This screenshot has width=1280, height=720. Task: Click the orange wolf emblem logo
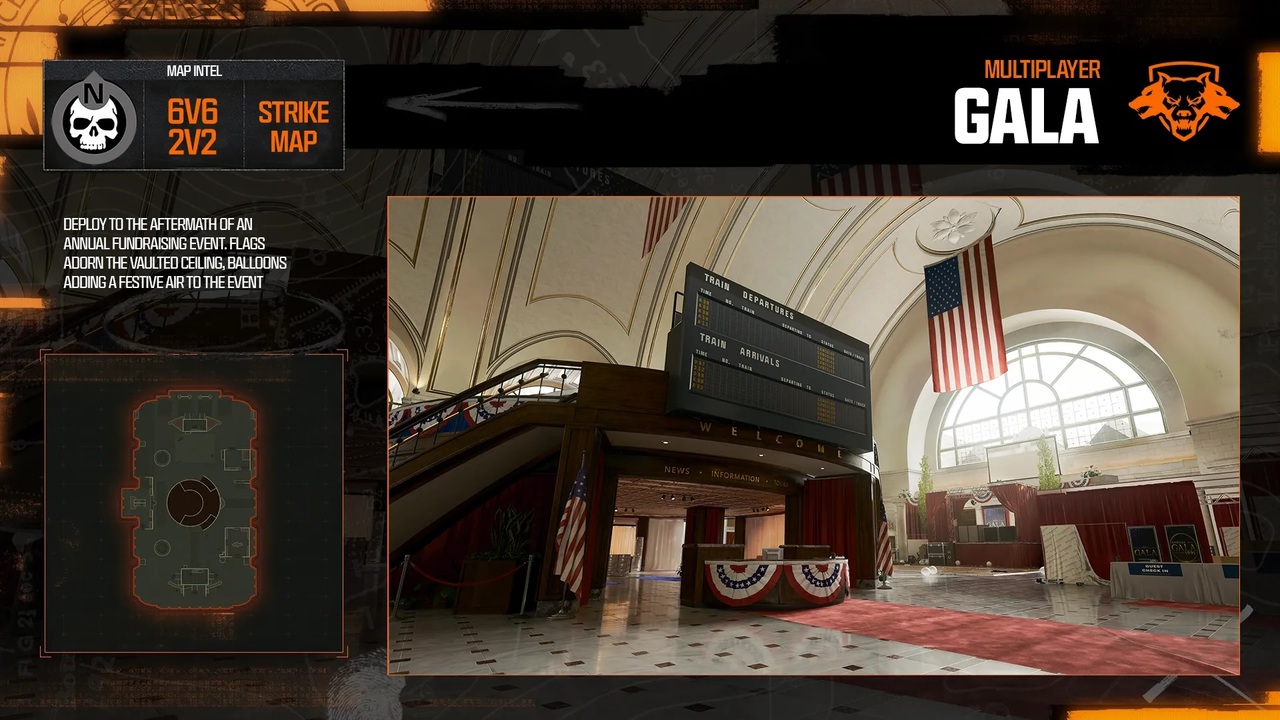[x=1183, y=102]
